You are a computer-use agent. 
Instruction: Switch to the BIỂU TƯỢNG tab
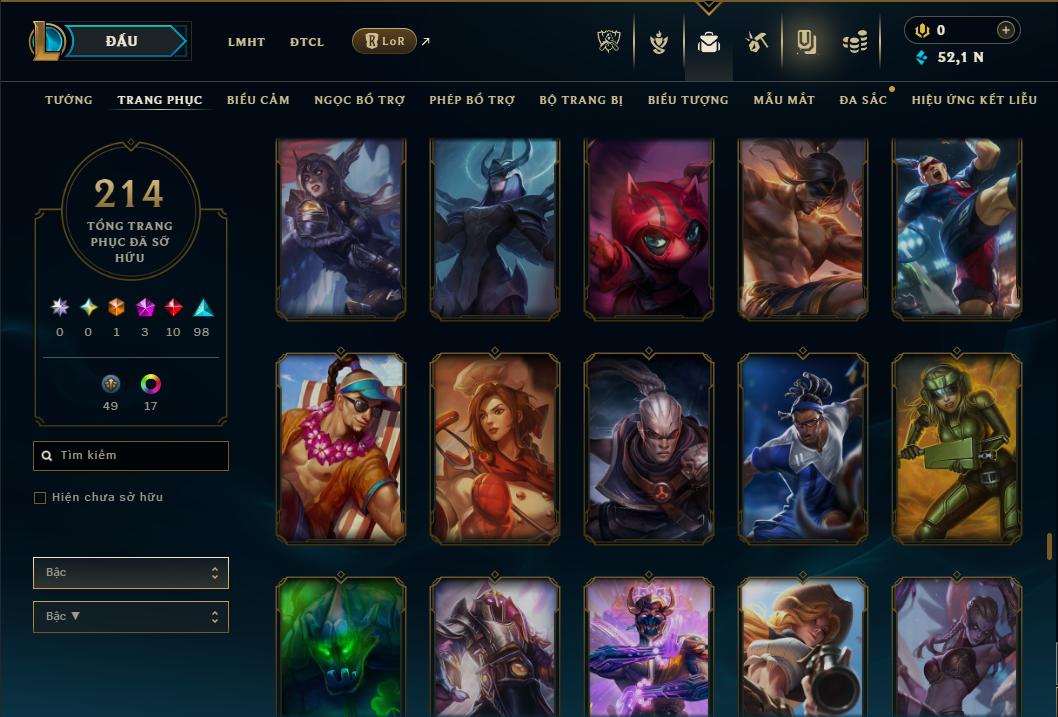pos(688,100)
